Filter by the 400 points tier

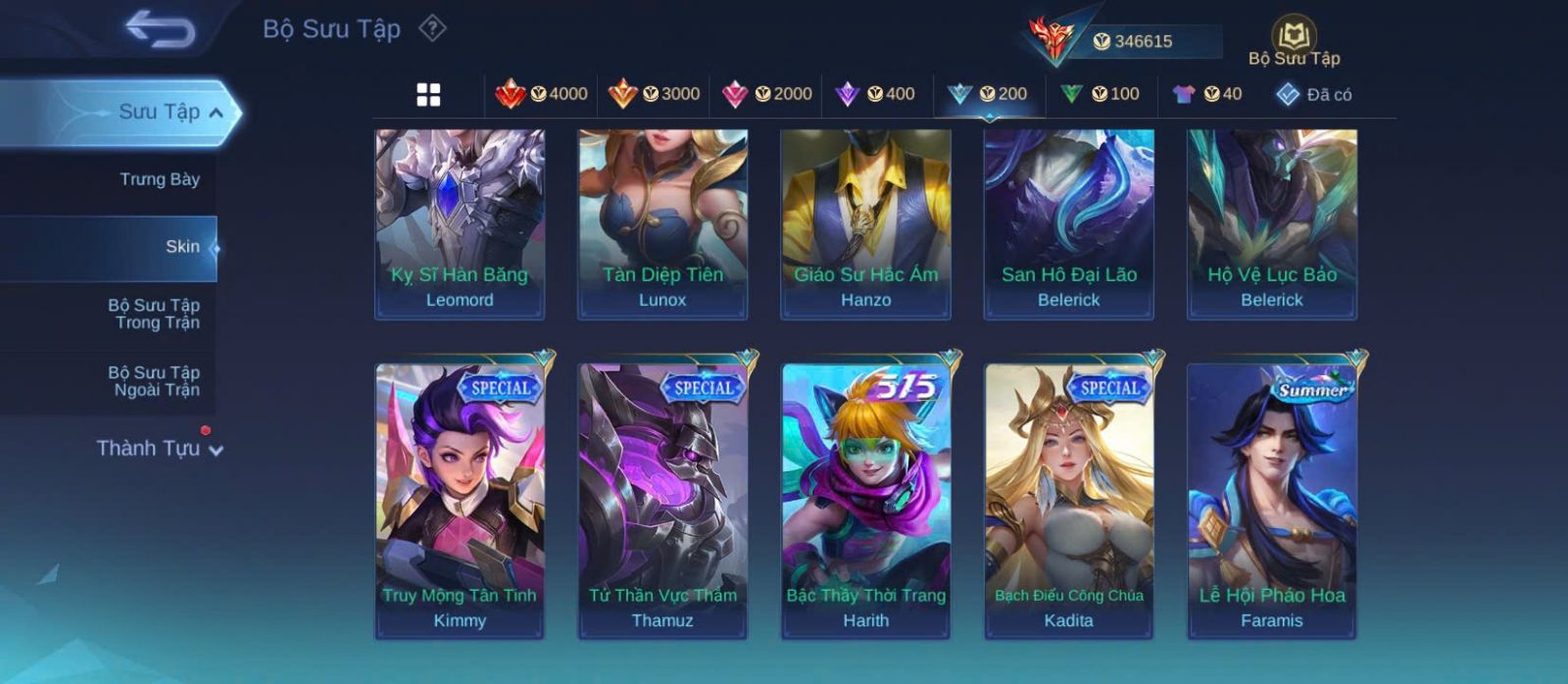(x=875, y=94)
